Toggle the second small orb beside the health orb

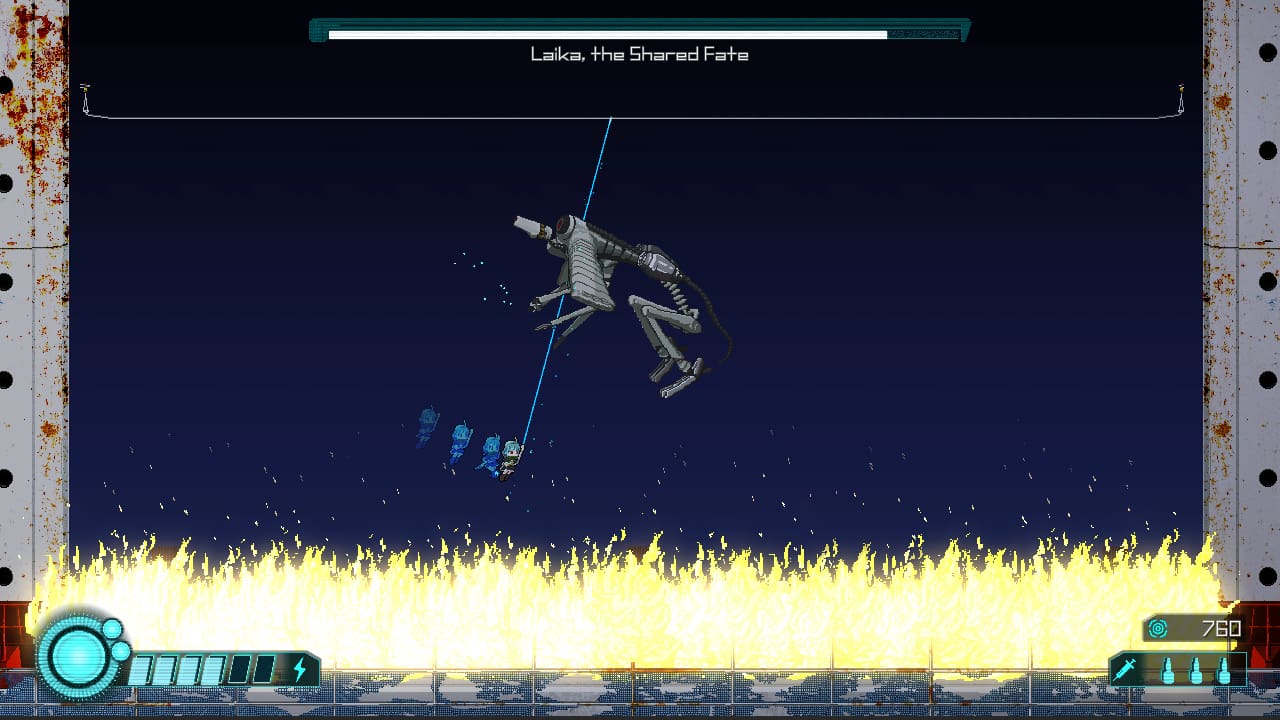[x=119, y=652]
